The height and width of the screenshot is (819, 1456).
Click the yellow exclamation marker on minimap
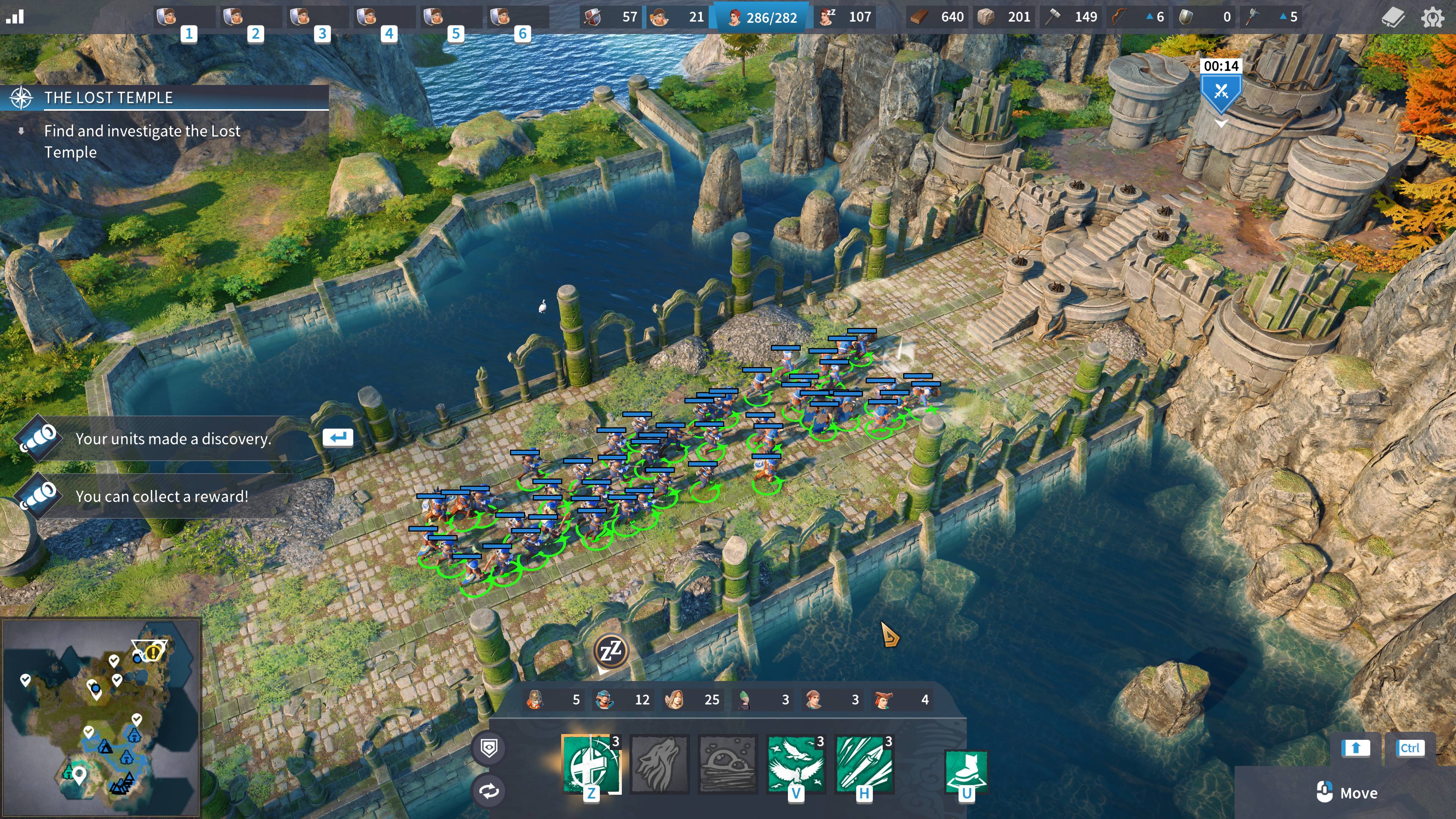point(152,653)
